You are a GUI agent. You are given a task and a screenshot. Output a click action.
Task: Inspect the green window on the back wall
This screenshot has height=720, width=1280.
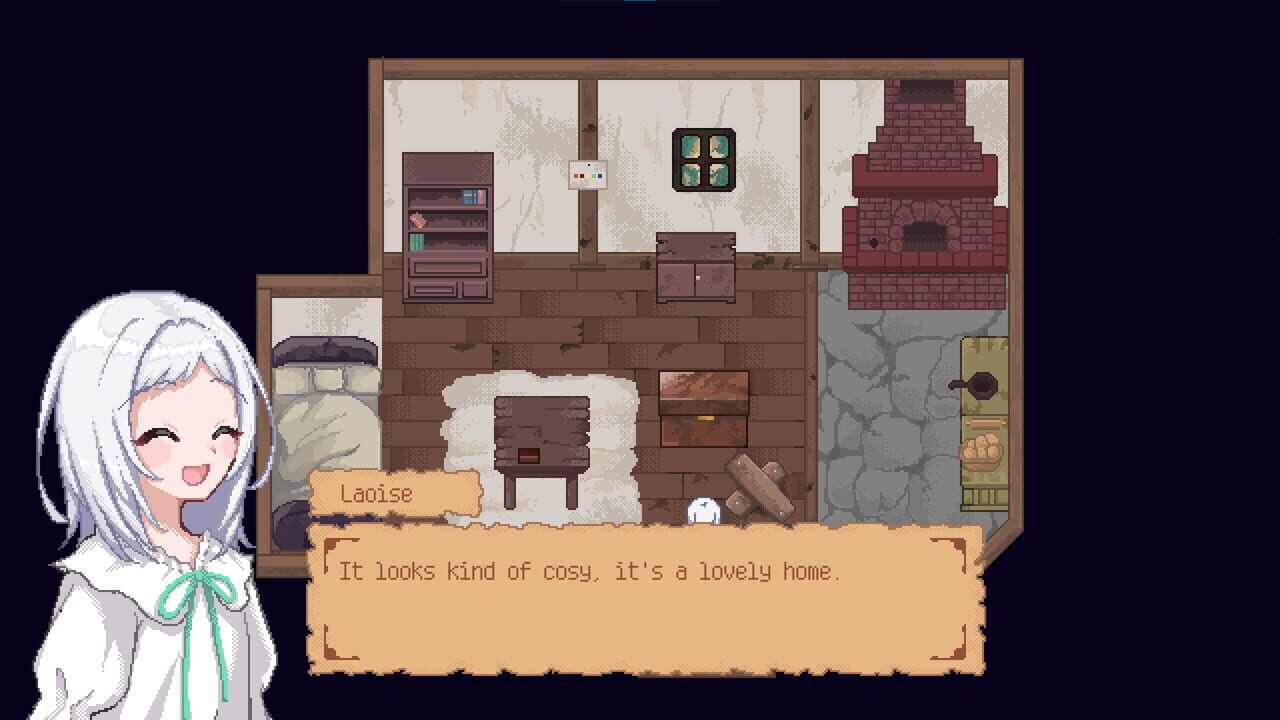(x=703, y=158)
